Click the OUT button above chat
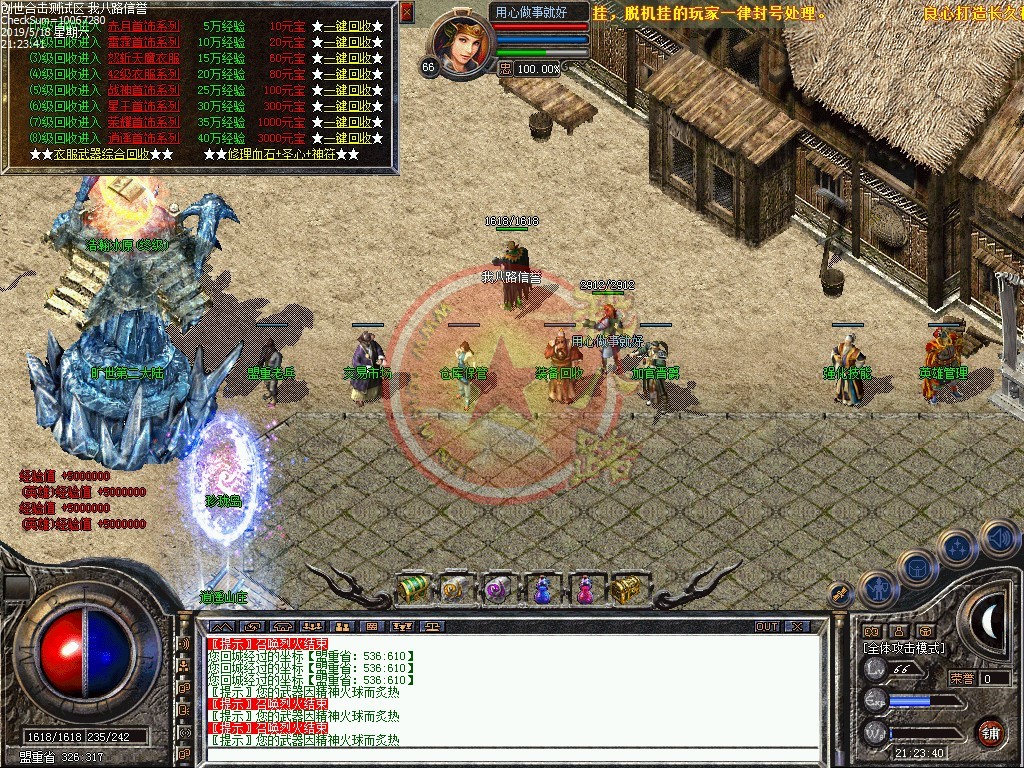 [x=767, y=627]
